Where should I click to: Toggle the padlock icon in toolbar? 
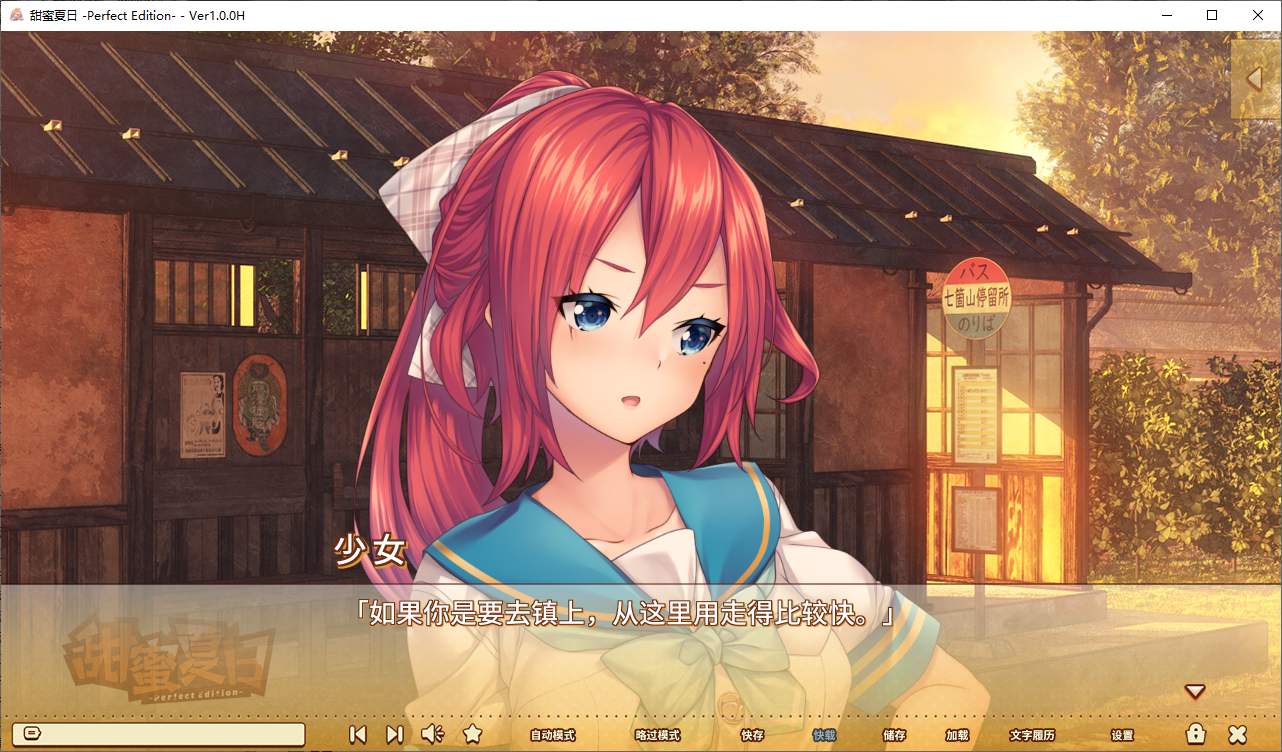pos(1195,734)
